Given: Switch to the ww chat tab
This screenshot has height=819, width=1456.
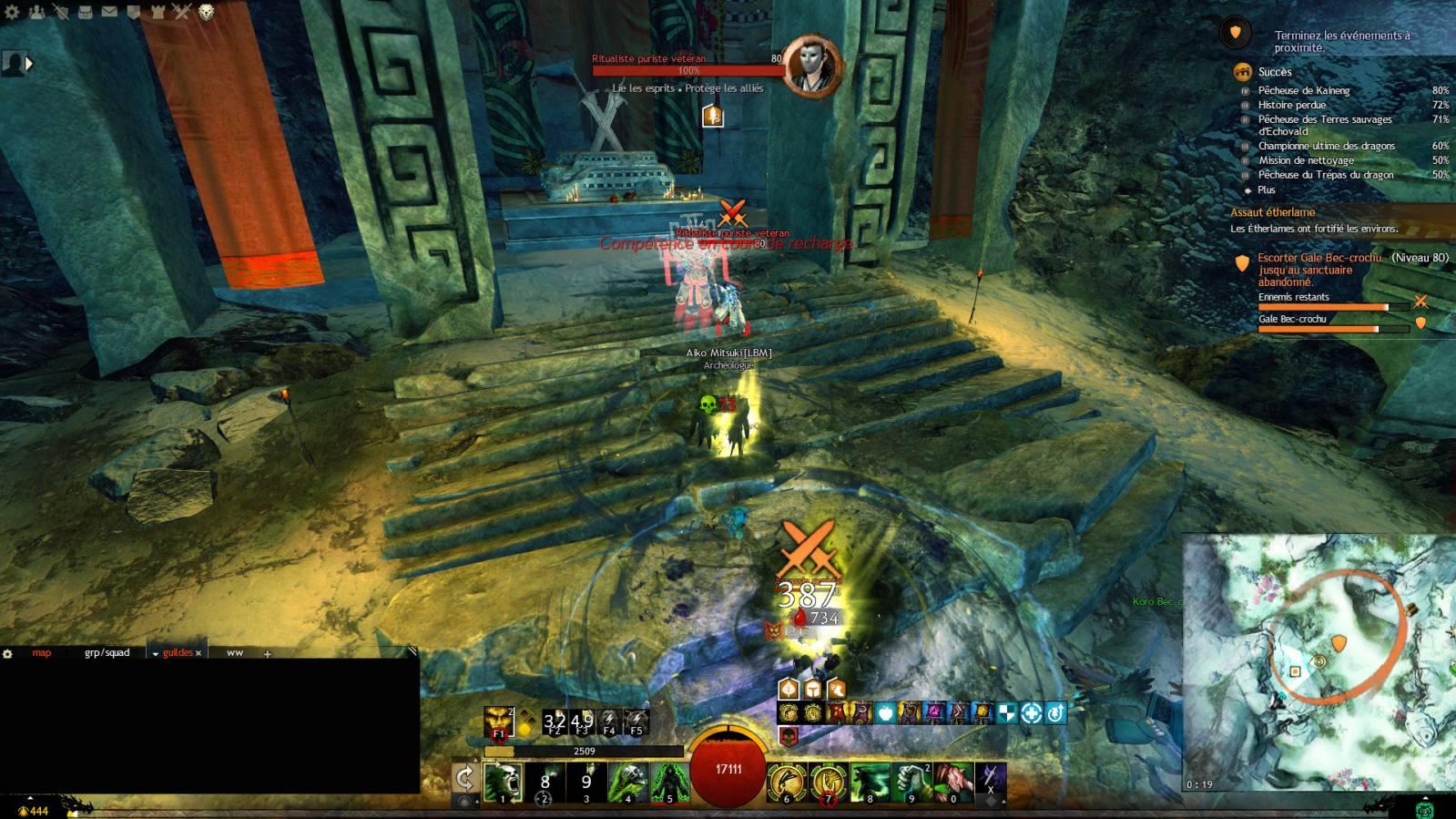Looking at the screenshot, I should click(235, 652).
